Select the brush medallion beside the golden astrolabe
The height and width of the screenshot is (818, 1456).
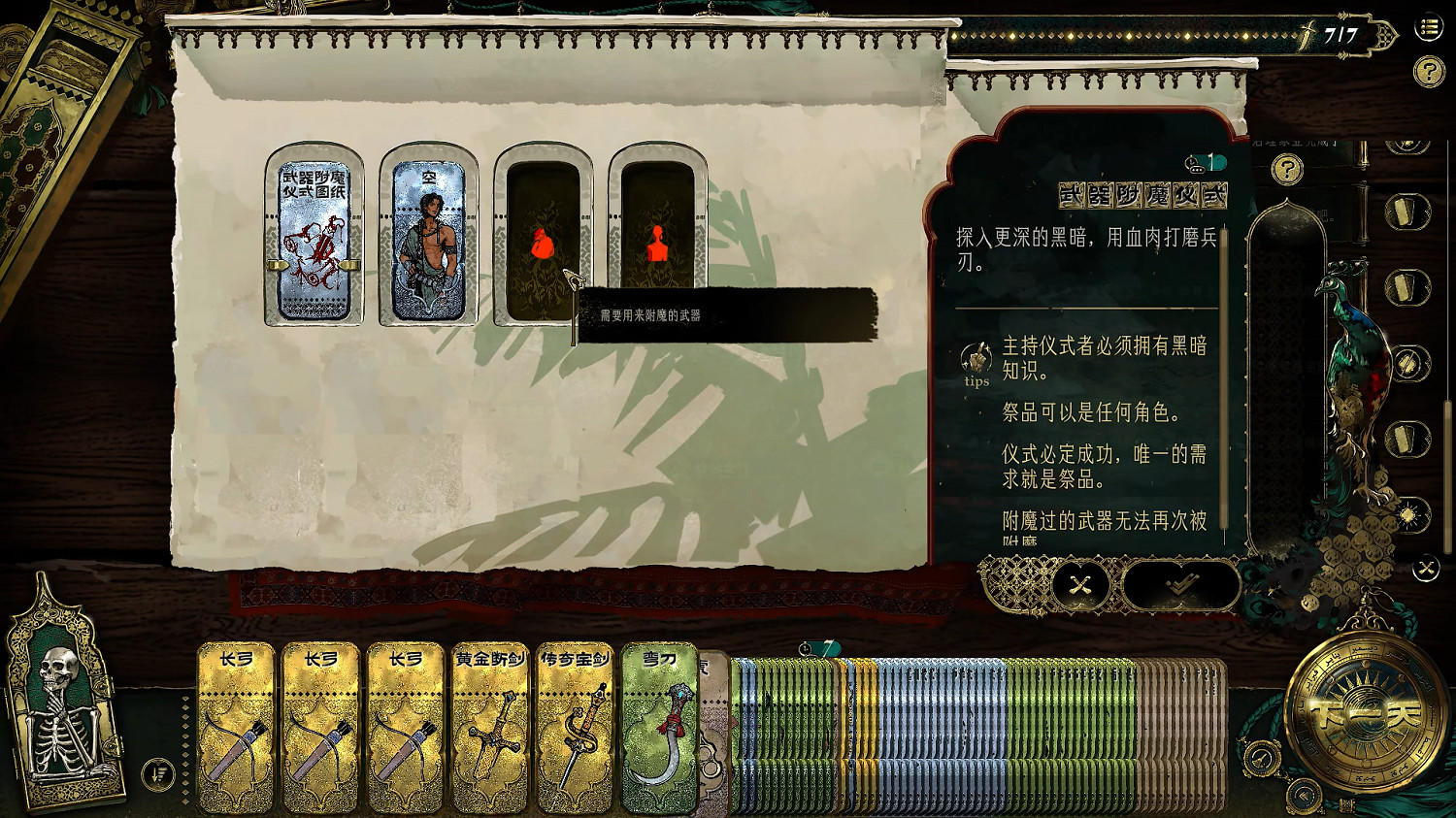(1259, 757)
